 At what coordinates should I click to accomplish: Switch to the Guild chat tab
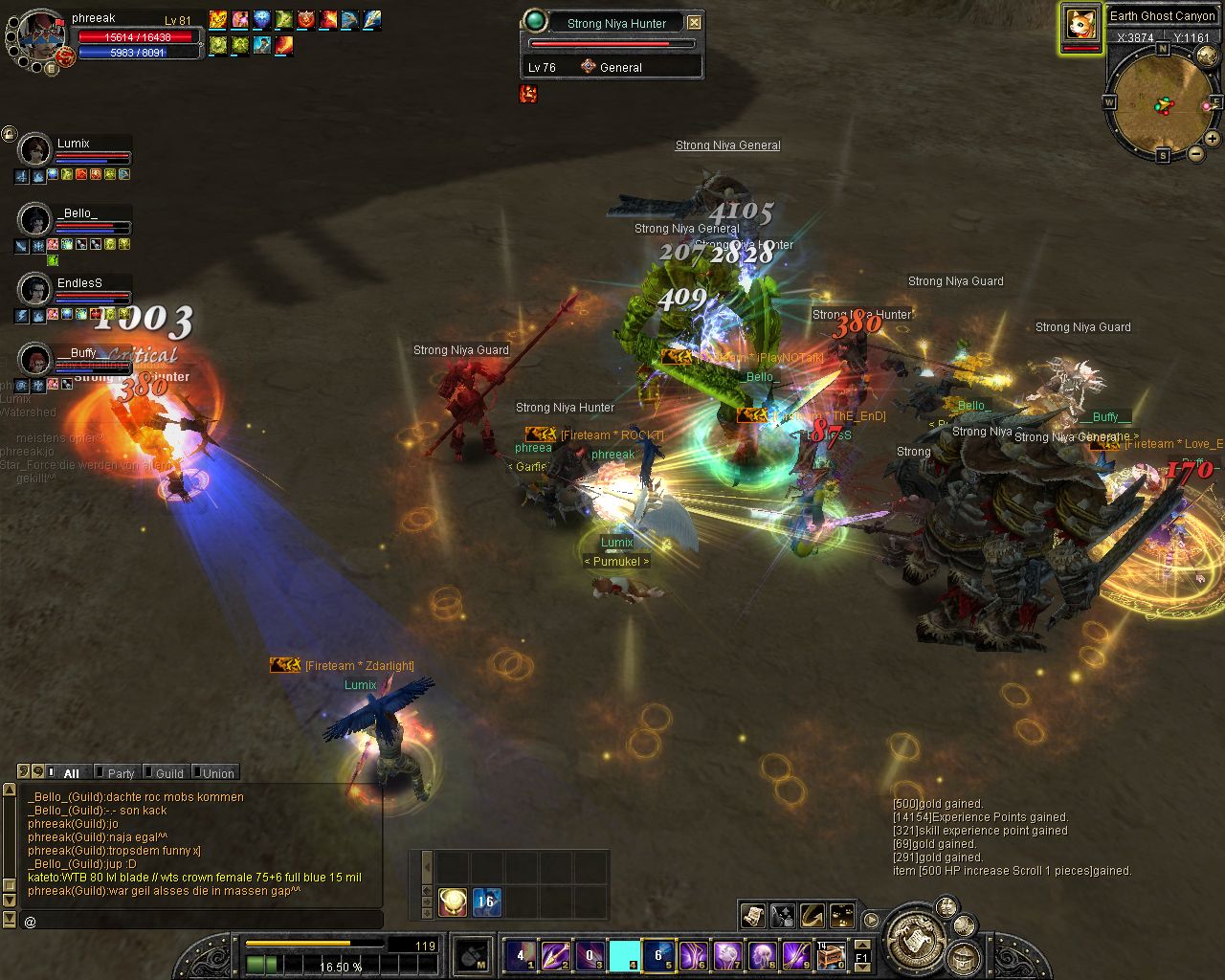[x=168, y=773]
